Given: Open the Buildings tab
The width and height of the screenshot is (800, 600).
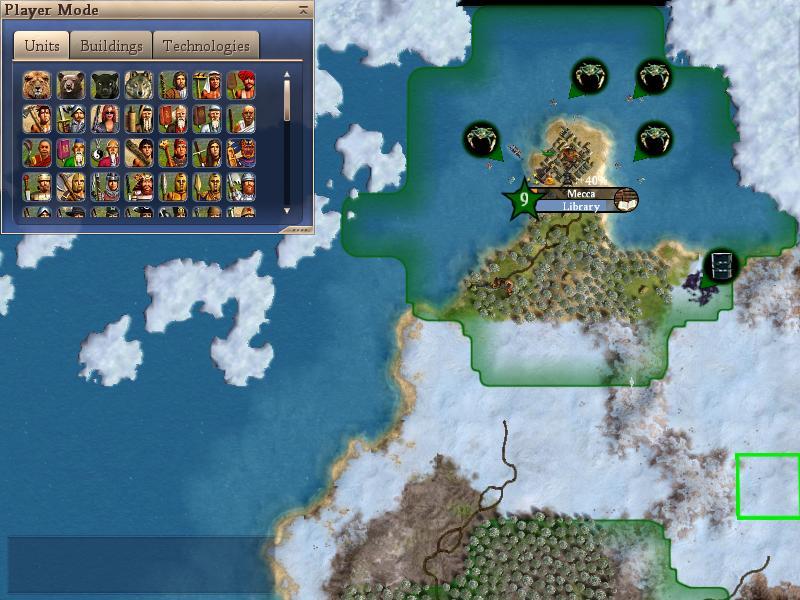Looking at the screenshot, I should pyautogui.click(x=111, y=46).
